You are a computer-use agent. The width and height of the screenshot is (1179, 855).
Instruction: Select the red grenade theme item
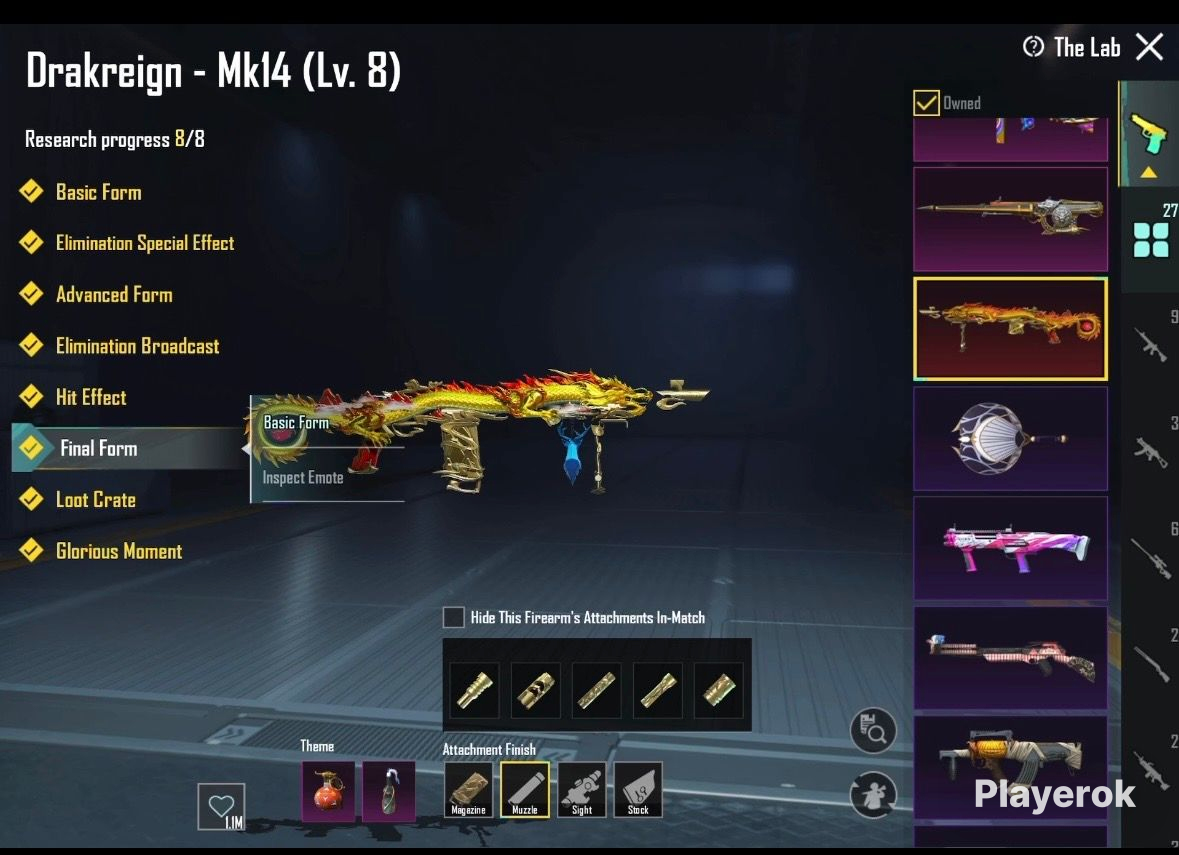click(328, 791)
